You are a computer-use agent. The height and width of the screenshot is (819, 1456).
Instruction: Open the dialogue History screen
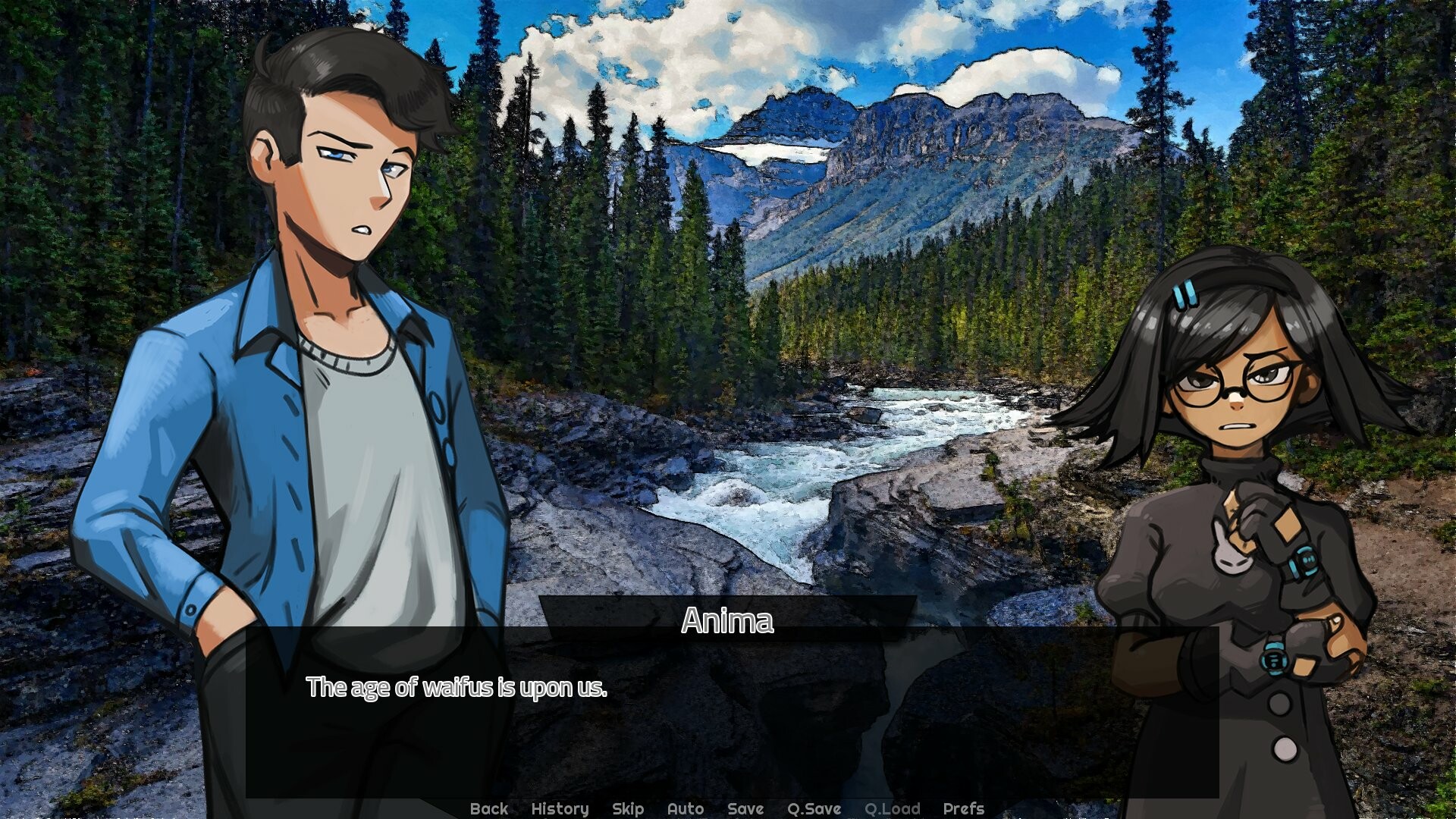(560, 808)
